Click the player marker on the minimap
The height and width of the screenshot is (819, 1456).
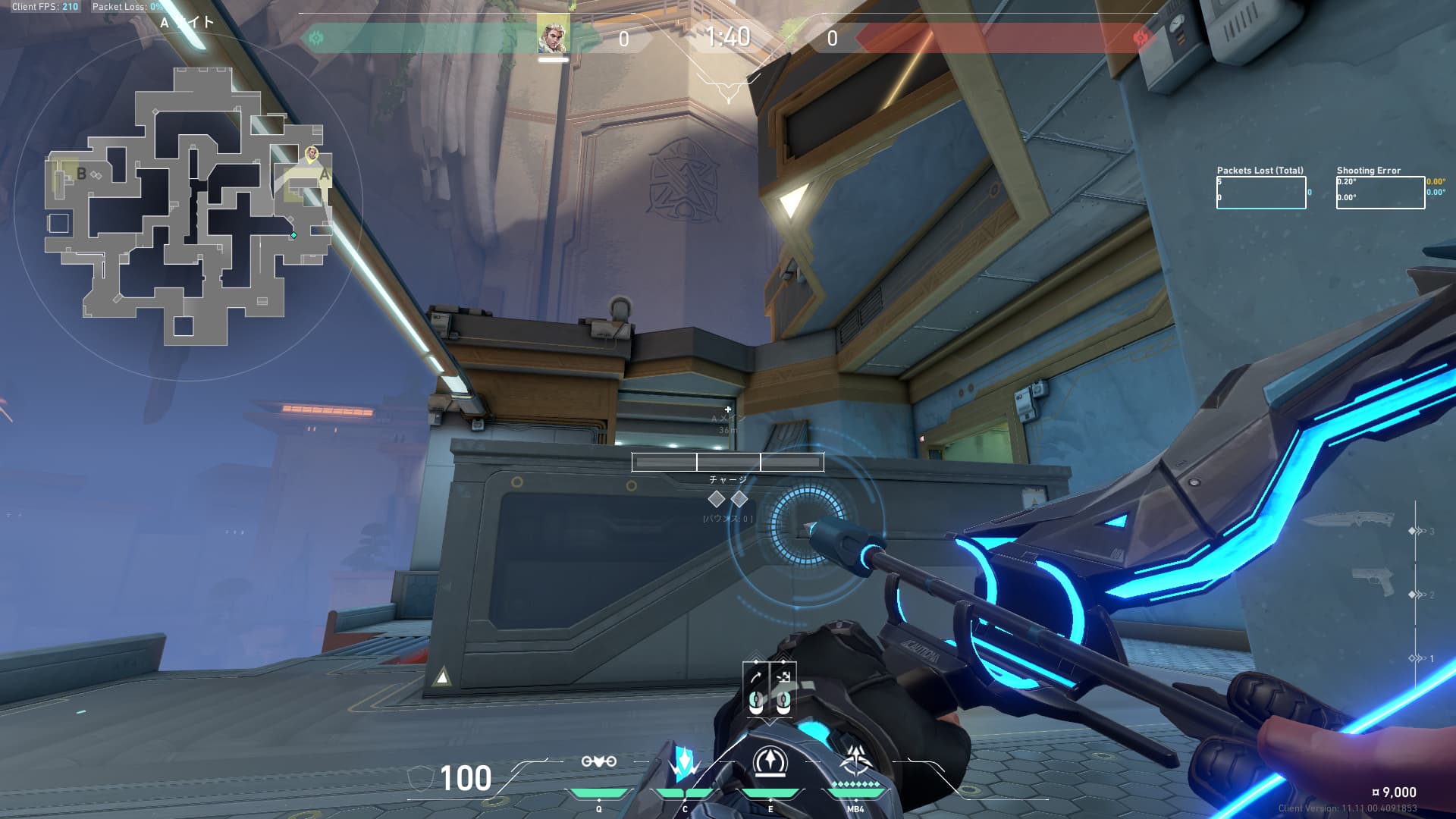(x=311, y=154)
